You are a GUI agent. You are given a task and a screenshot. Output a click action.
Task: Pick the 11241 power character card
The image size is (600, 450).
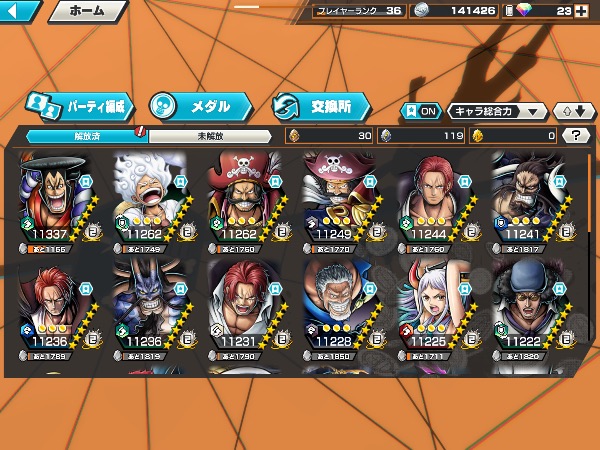(x=529, y=198)
